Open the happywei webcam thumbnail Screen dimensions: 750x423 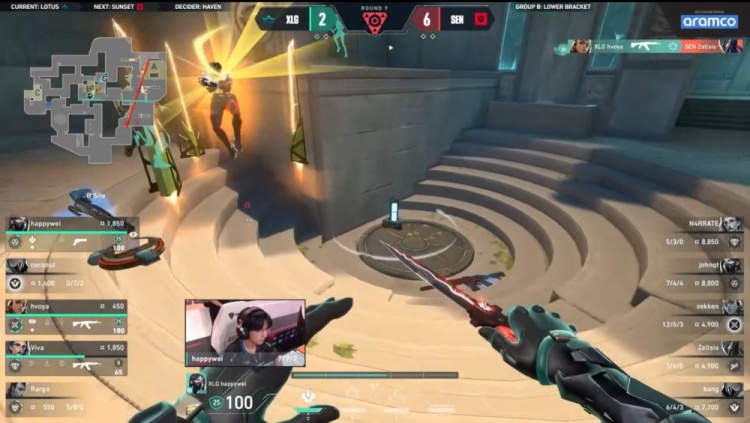(245, 332)
